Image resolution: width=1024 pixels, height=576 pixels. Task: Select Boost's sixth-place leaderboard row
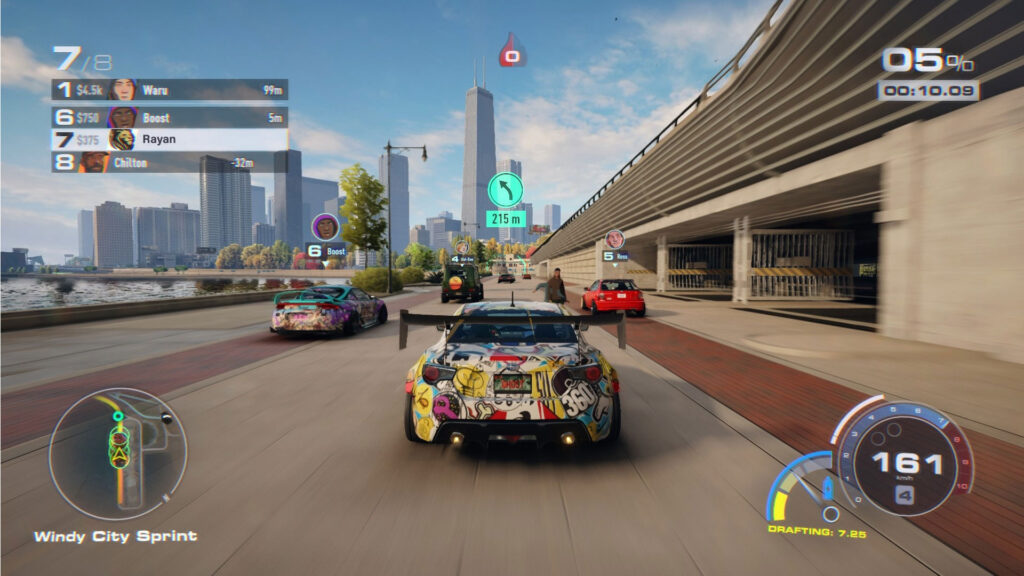(169, 117)
